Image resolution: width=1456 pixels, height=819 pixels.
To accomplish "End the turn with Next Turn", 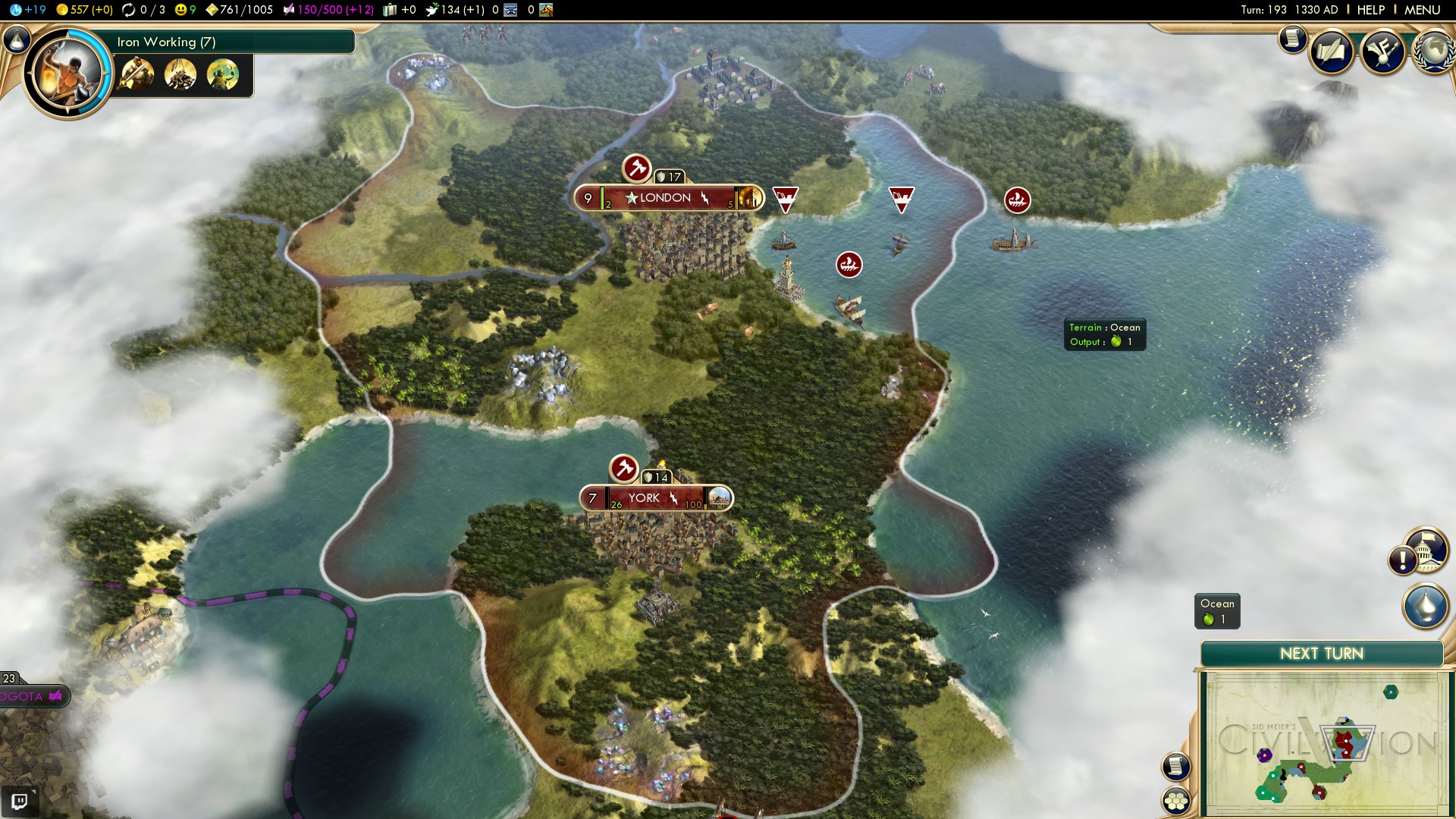I will coord(1321,654).
